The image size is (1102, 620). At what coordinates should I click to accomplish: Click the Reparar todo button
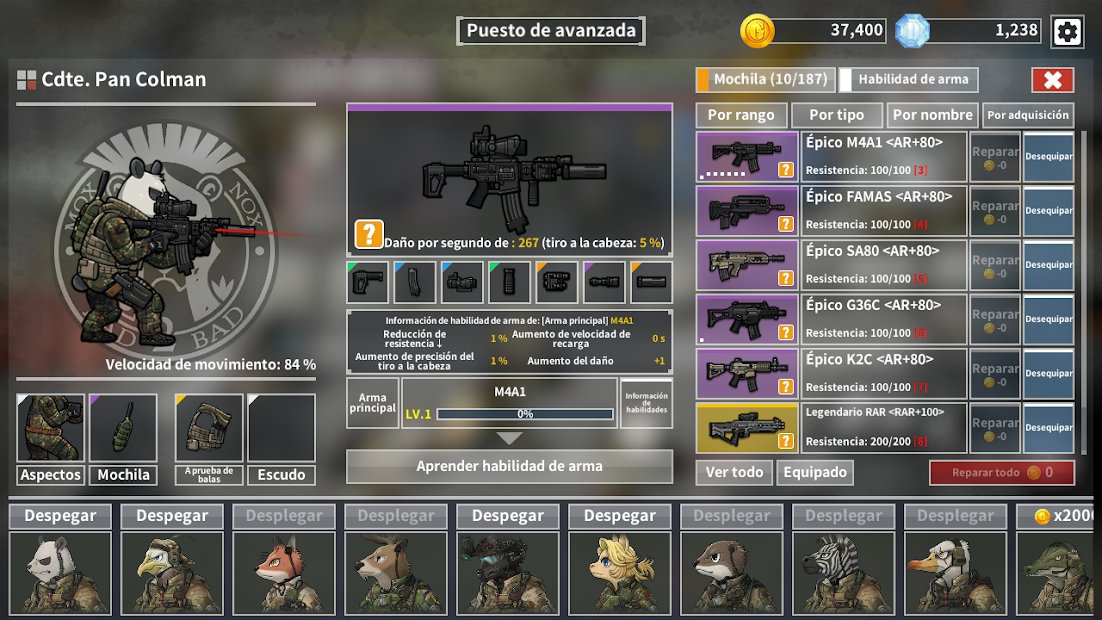coord(1001,472)
